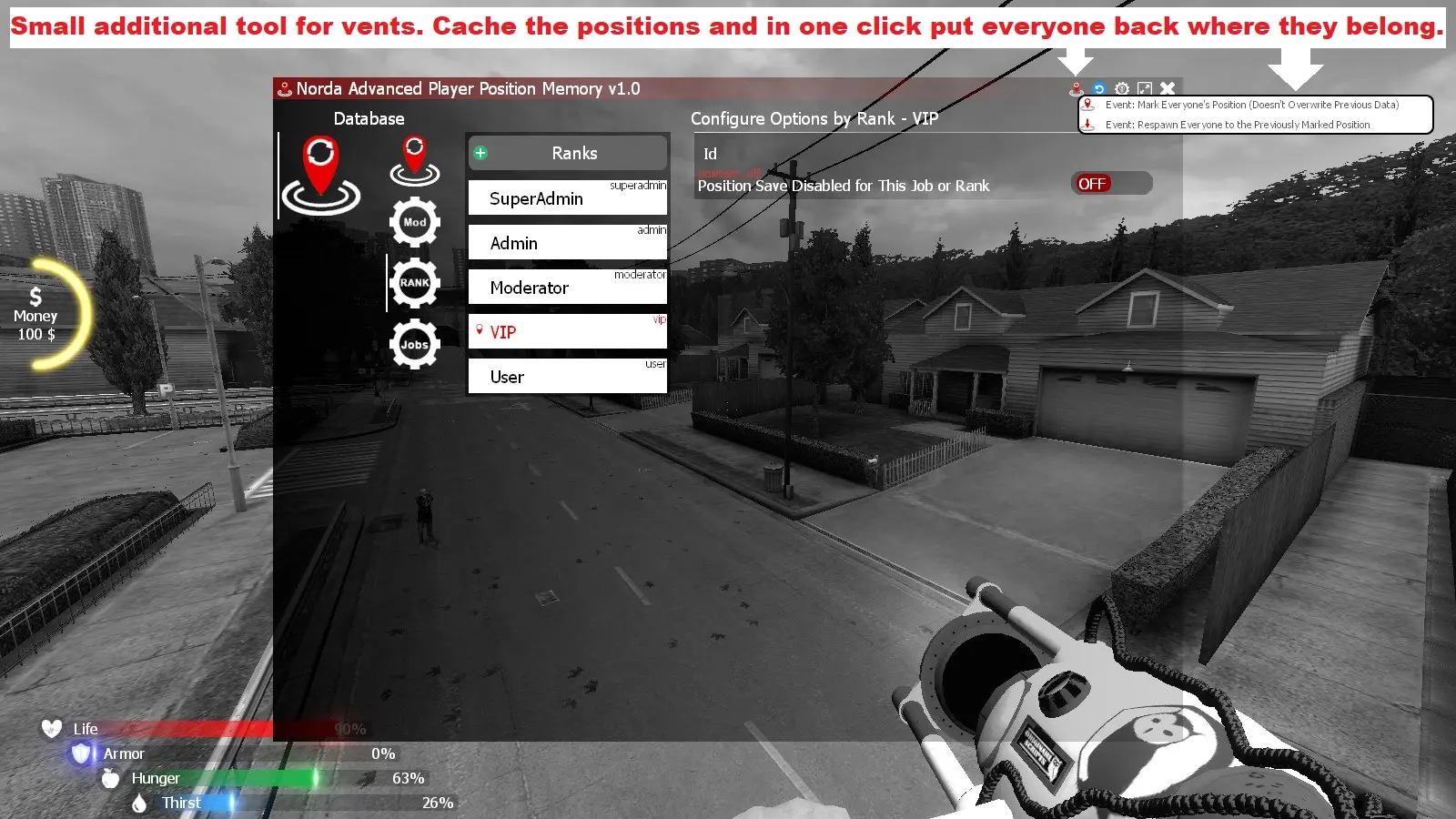Click the blue reset arrow in the title bar
Image resolution: width=1456 pixels, height=819 pixels.
click(x=1099, y=88)
